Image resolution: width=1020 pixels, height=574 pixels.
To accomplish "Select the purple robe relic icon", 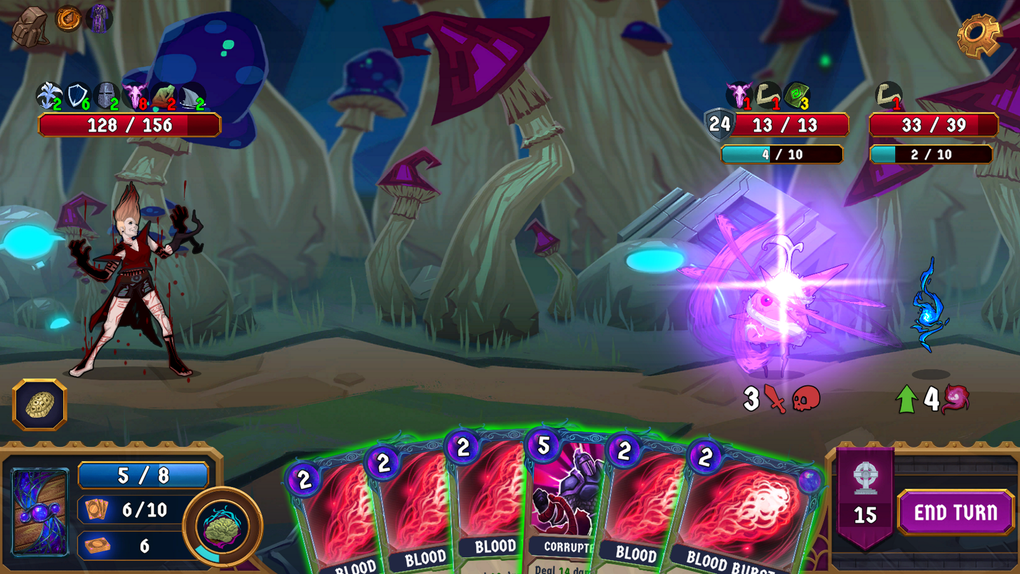I will click(99, 18).
